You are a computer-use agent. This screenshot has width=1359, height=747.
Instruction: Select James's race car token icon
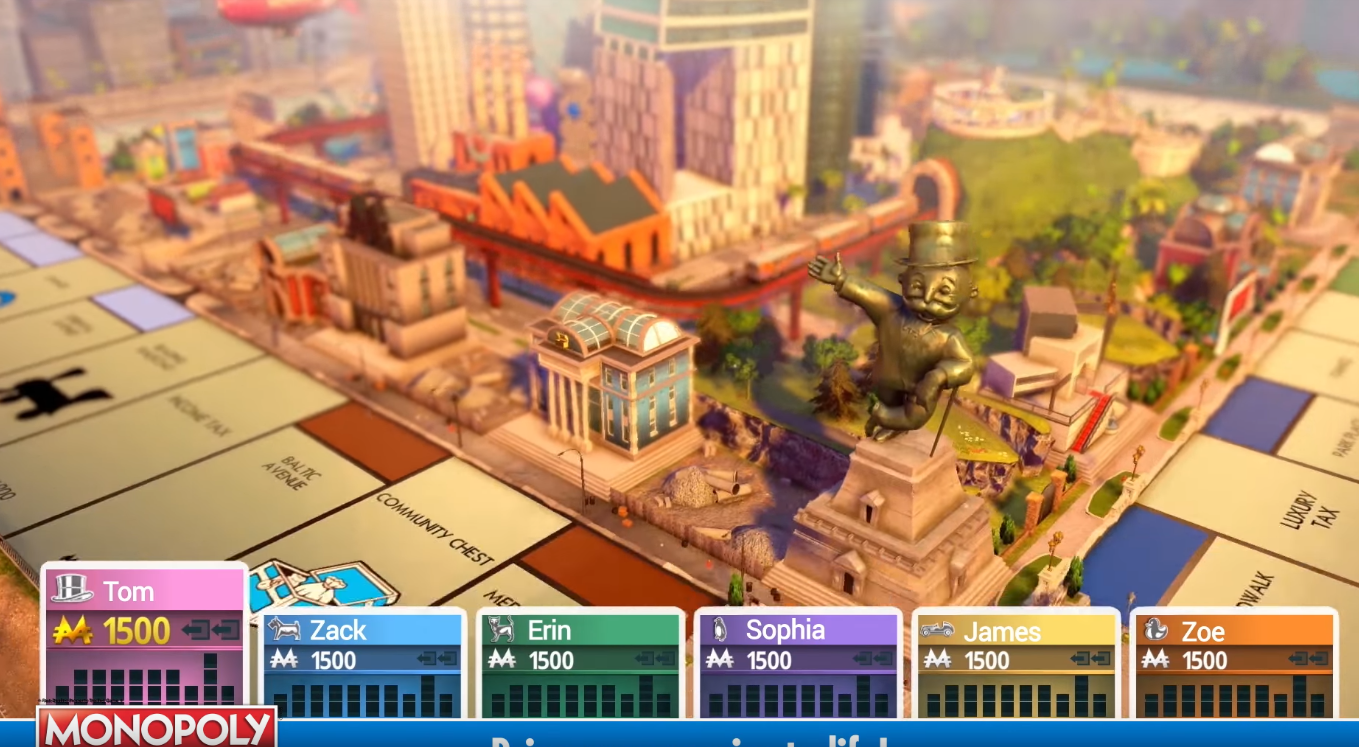[x=940, y=631]
